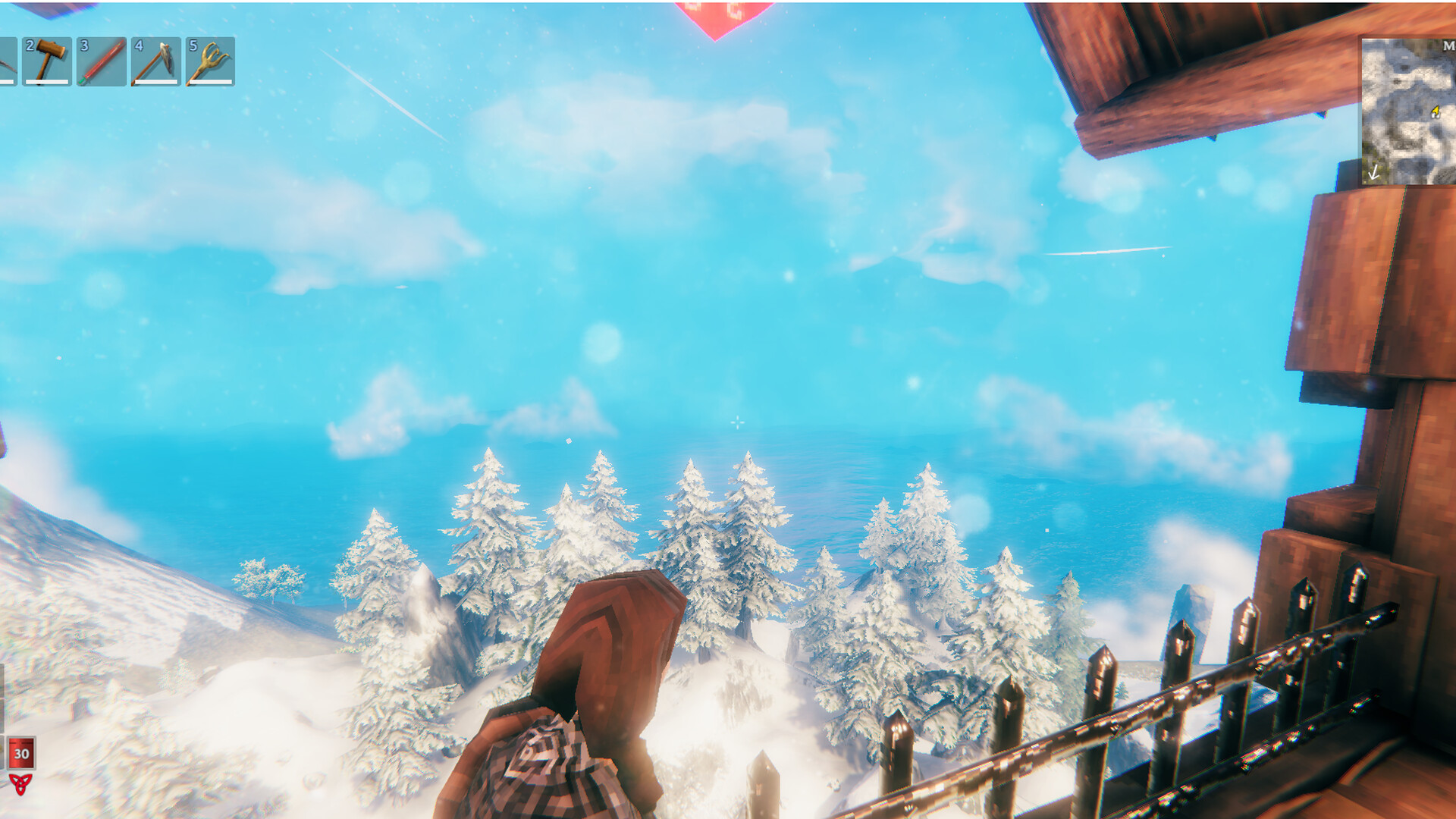Click the numbered label on hotbar slot 2
This screenshot has width=1456, height=819.
(31, 46)
